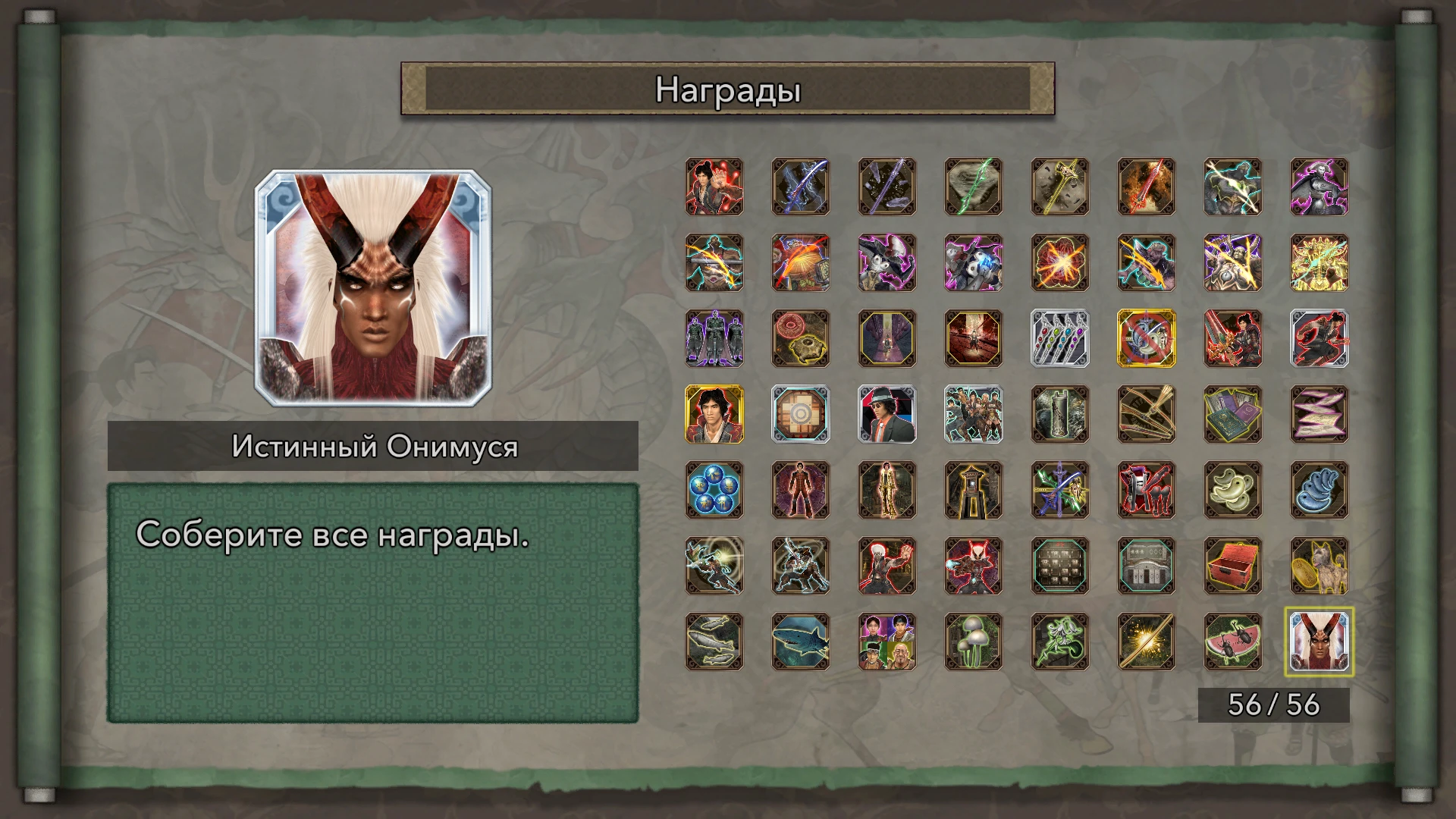Click the silver staffs collection reward icon
The image size is (1456, 819).
1059,340
